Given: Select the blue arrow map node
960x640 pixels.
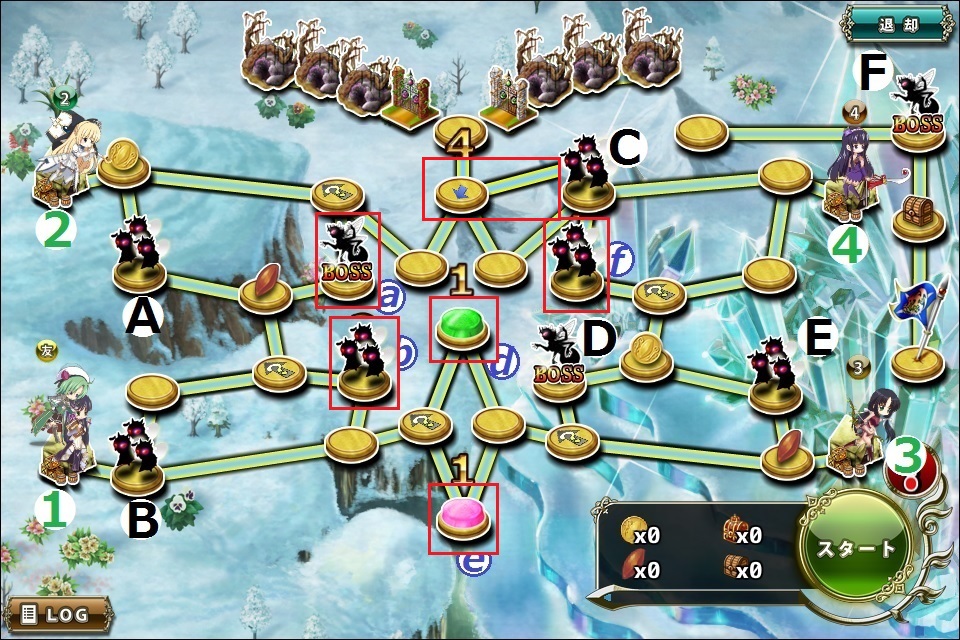Looking at the screenshot, I should [x=461, y=188].
